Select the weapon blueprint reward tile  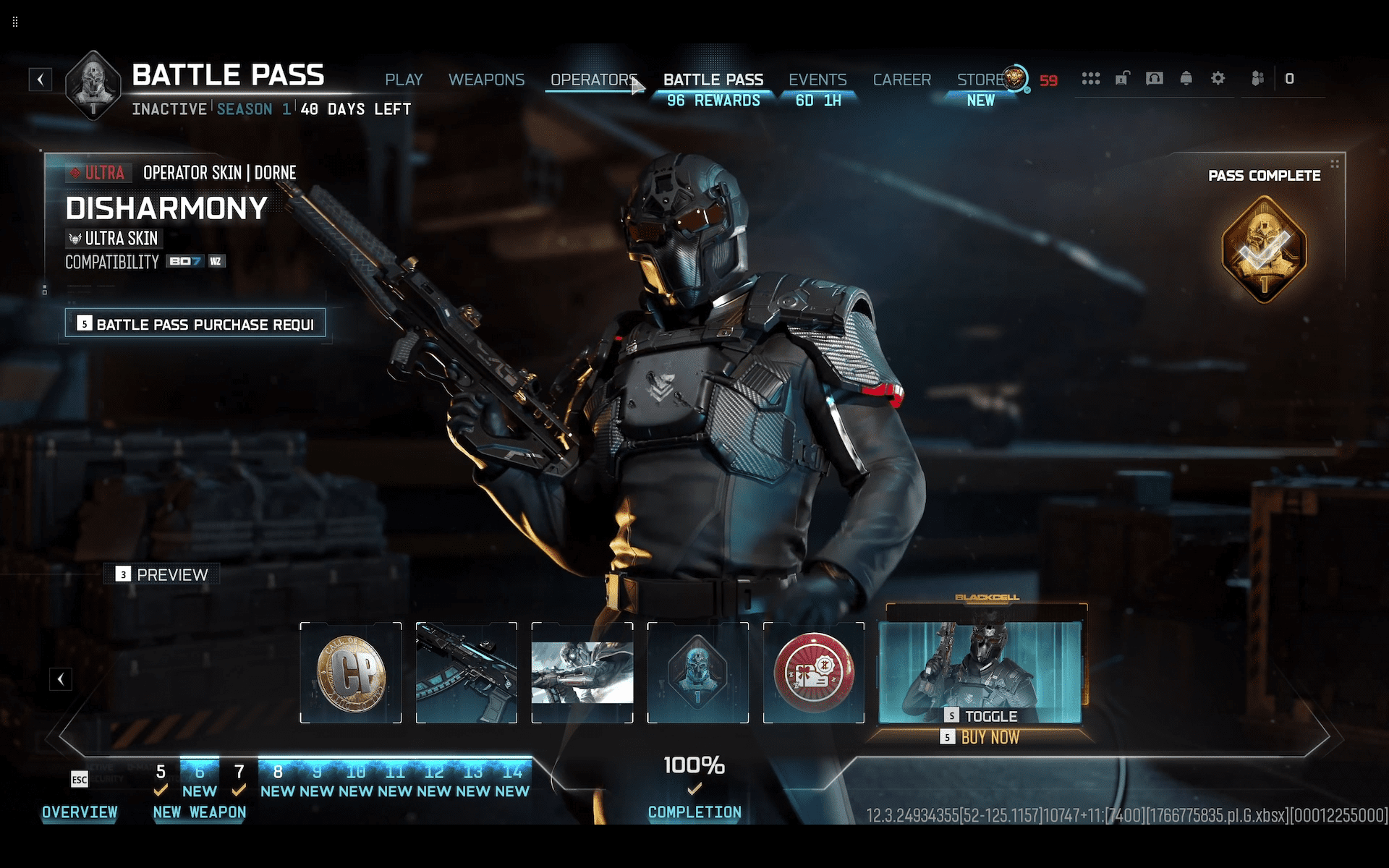click(x=467, y=673)
